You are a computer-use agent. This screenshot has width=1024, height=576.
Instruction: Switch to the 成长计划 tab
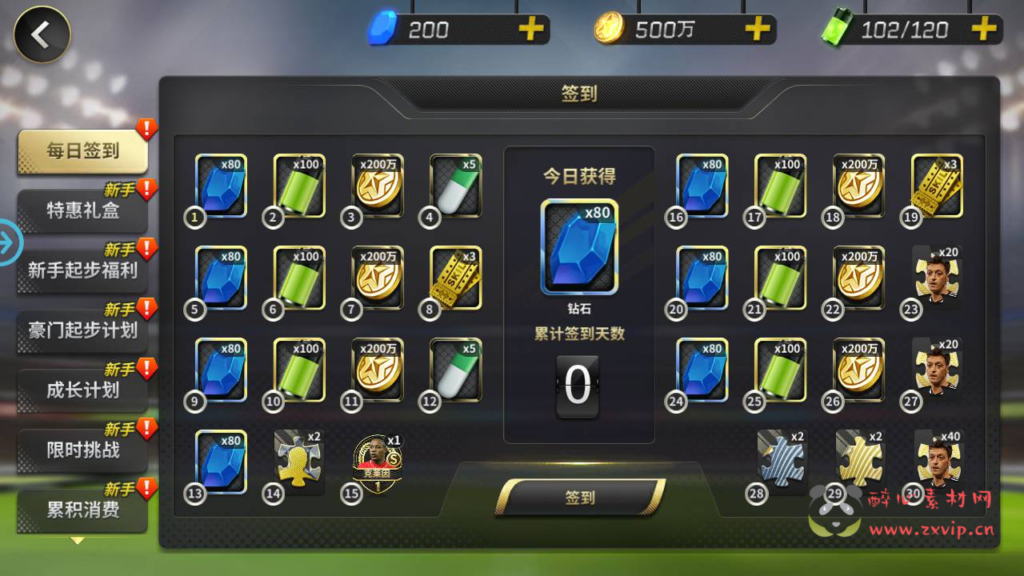[x=83, y=390]
